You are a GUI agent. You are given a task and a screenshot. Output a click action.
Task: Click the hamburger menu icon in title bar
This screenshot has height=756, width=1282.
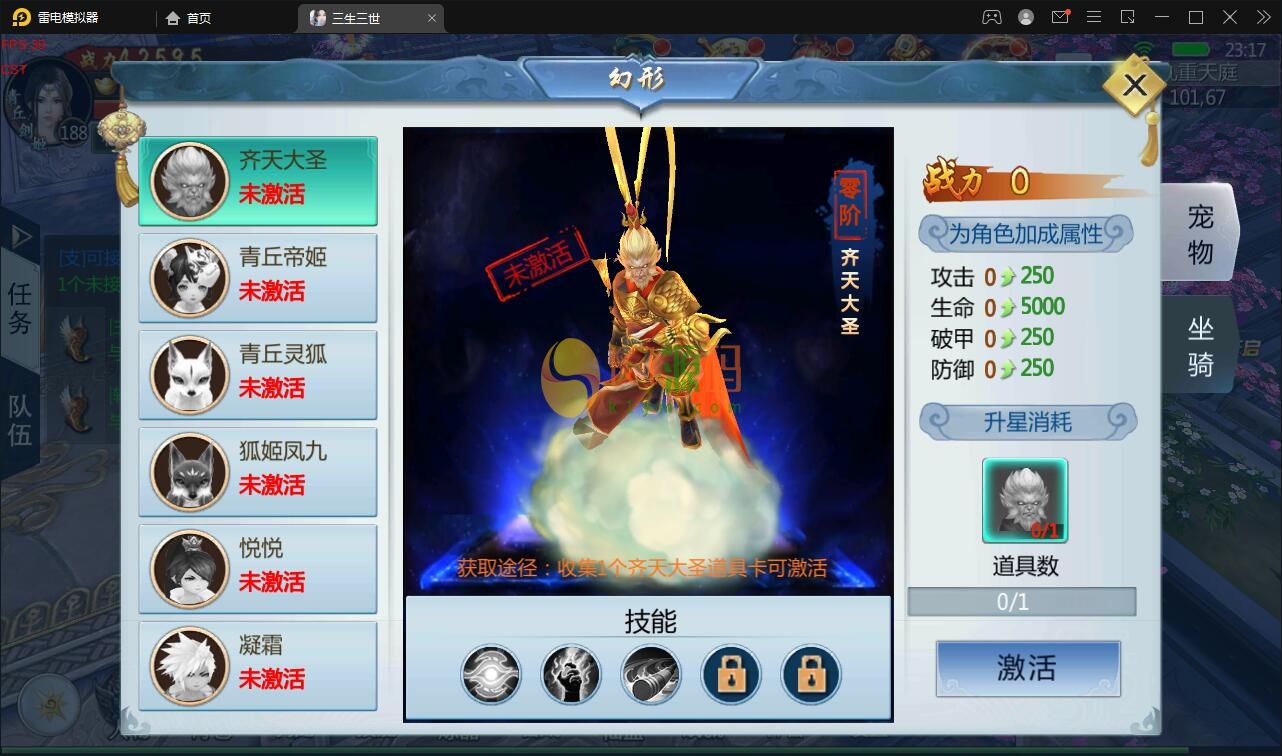pos(1094,17)
